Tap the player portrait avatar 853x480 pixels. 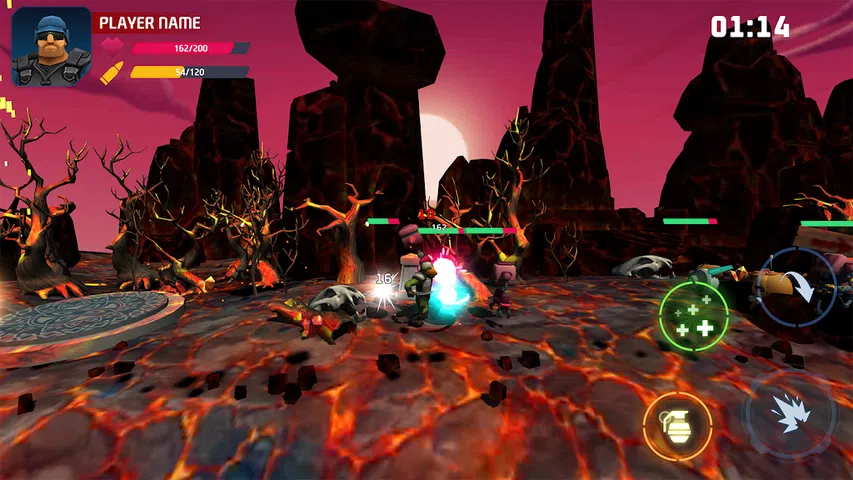[51, 46]
